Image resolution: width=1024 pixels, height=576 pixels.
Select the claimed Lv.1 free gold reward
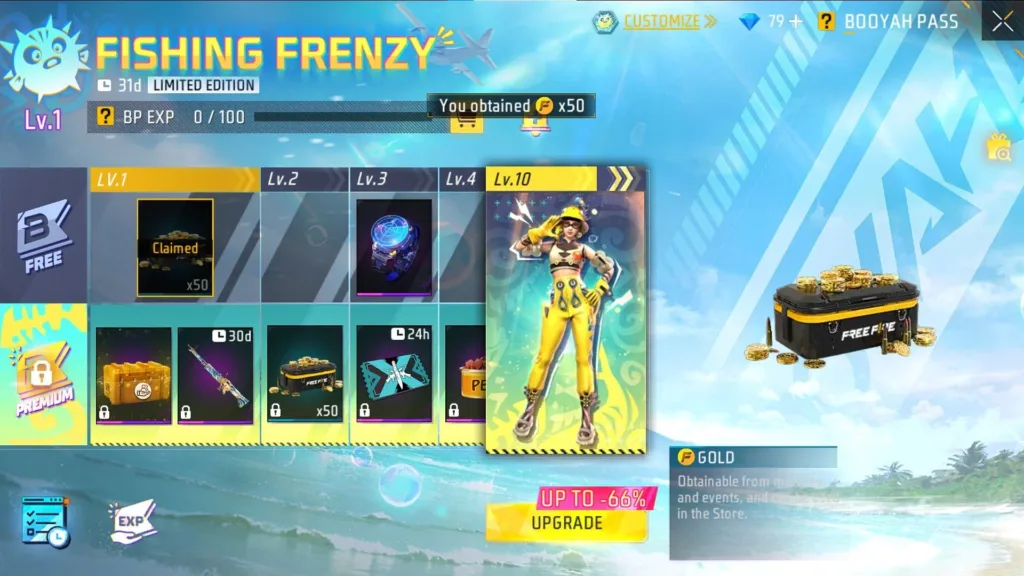175,248
